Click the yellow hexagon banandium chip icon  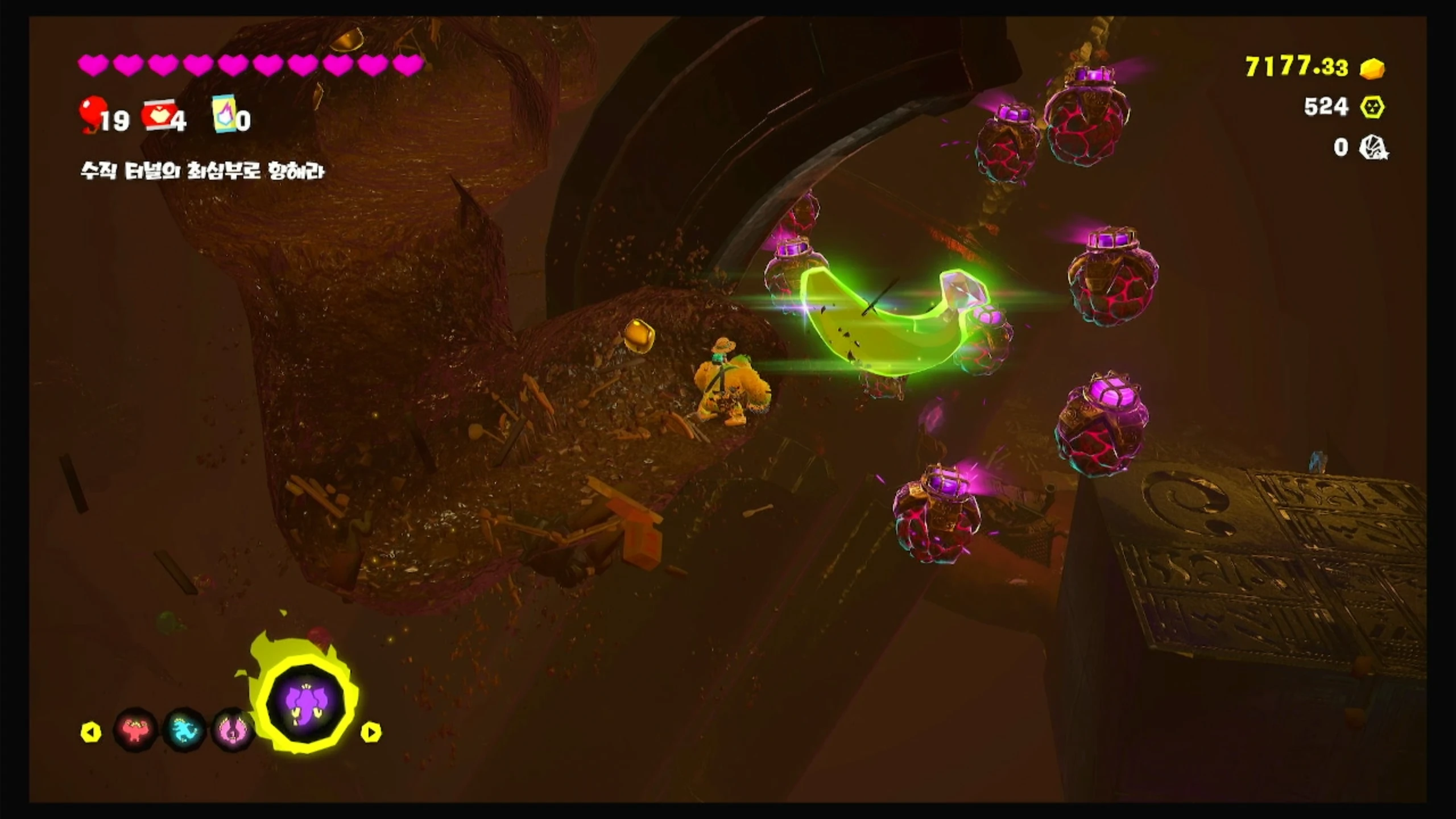(x=1372, y=107)
